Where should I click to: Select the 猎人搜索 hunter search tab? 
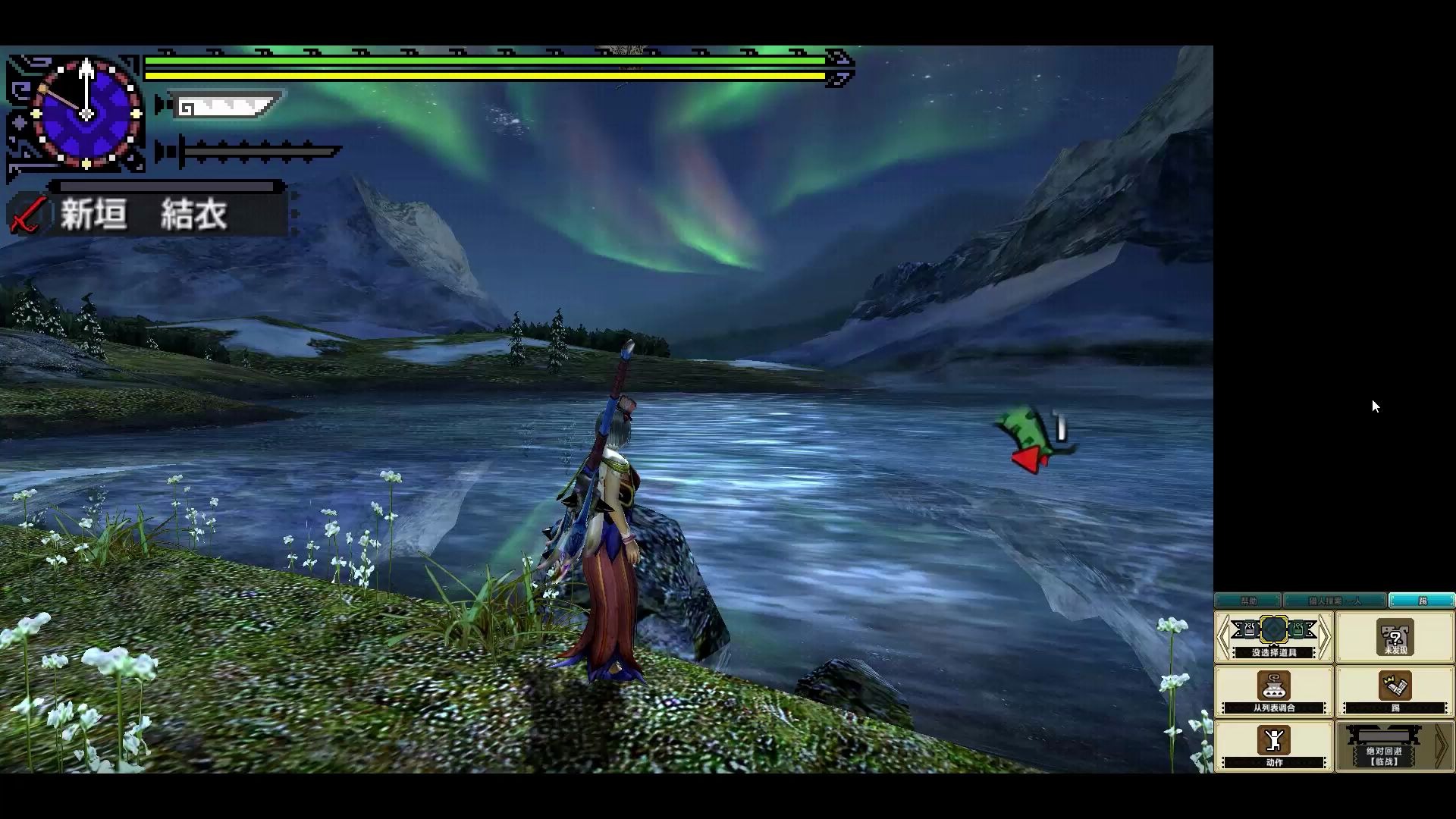point(1334,601)
